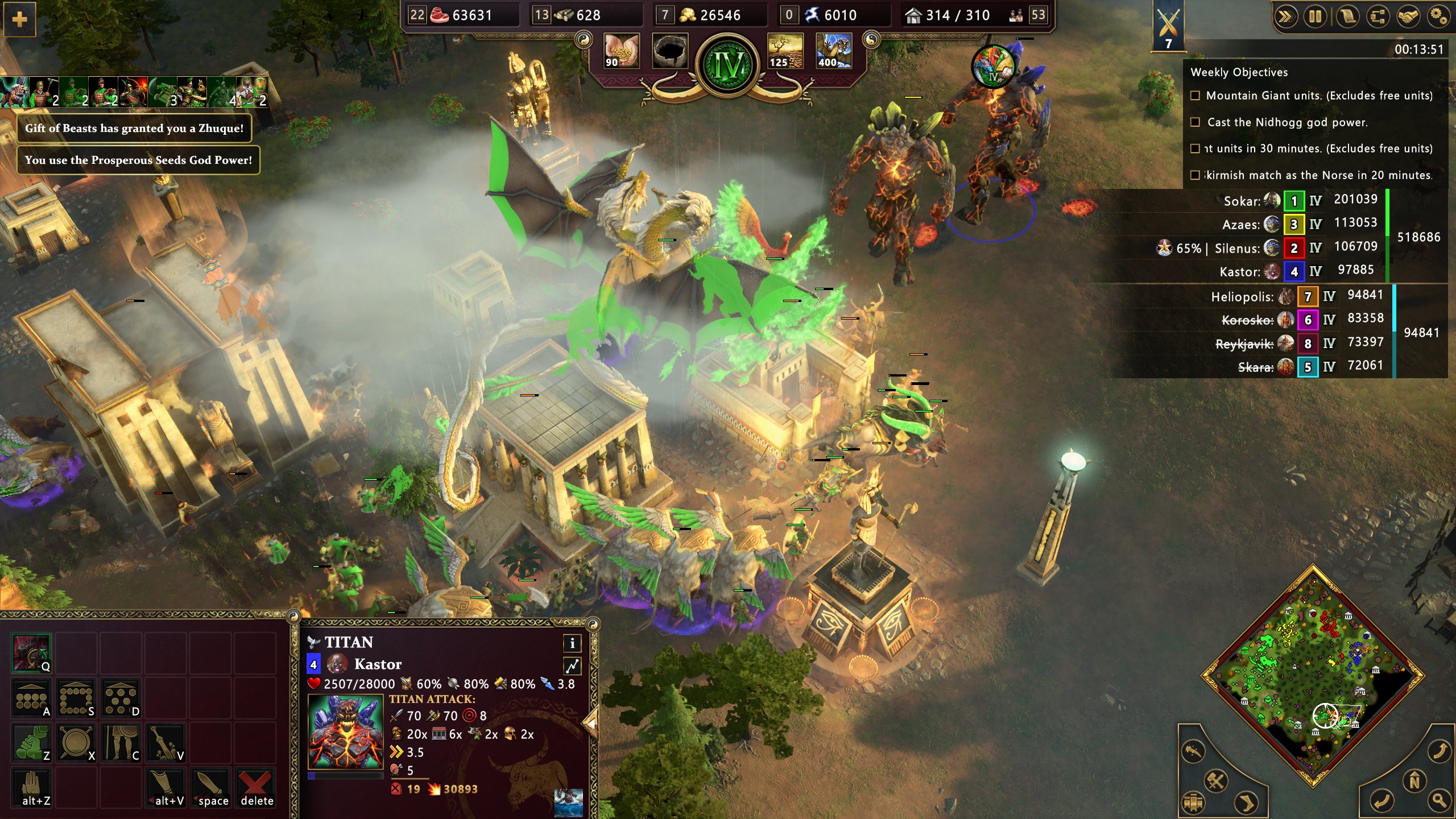Screen dimensions: 1456x819
Task: Activate the Titan's special ability icon
Action: coord(31,653)
